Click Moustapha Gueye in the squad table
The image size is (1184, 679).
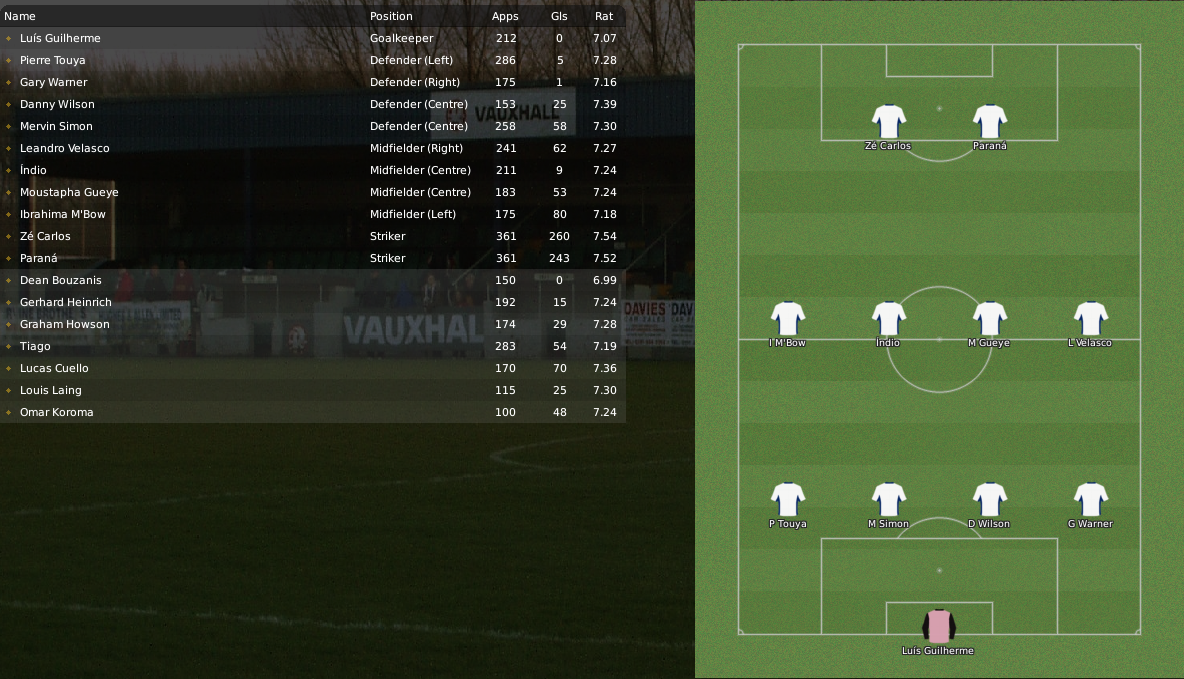coord(69,192)
